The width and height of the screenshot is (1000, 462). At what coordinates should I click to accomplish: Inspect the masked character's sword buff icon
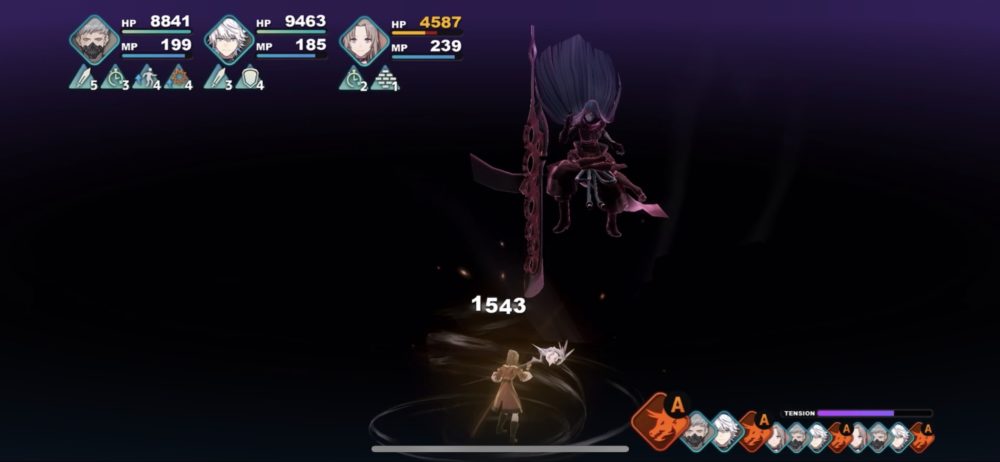tap(84, 77)
